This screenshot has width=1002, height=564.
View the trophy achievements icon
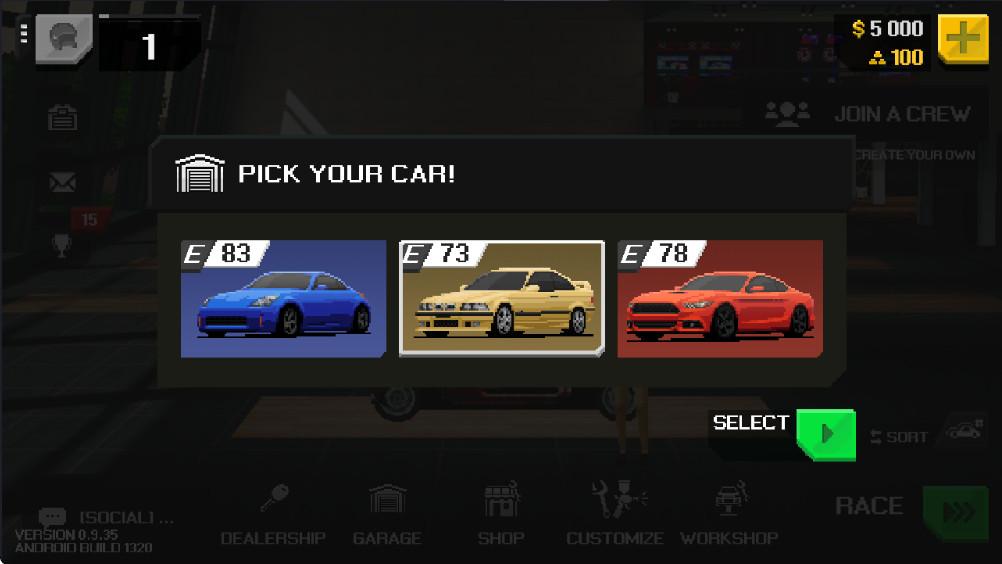(x=63, y=245)
